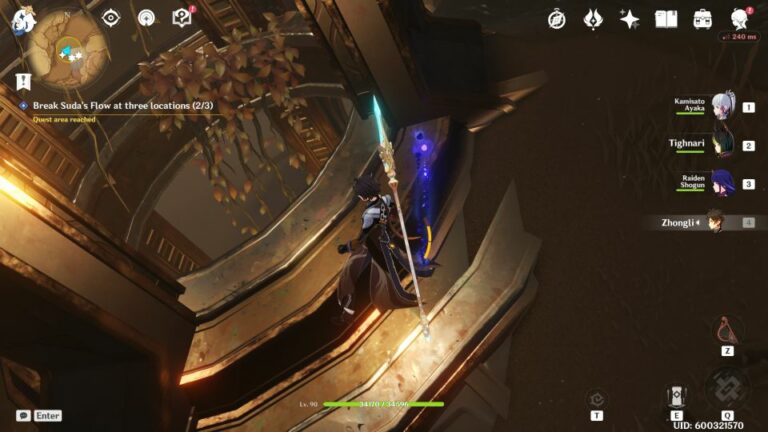Click the signal-rings icon beside the minimap

tap(146, 18)
